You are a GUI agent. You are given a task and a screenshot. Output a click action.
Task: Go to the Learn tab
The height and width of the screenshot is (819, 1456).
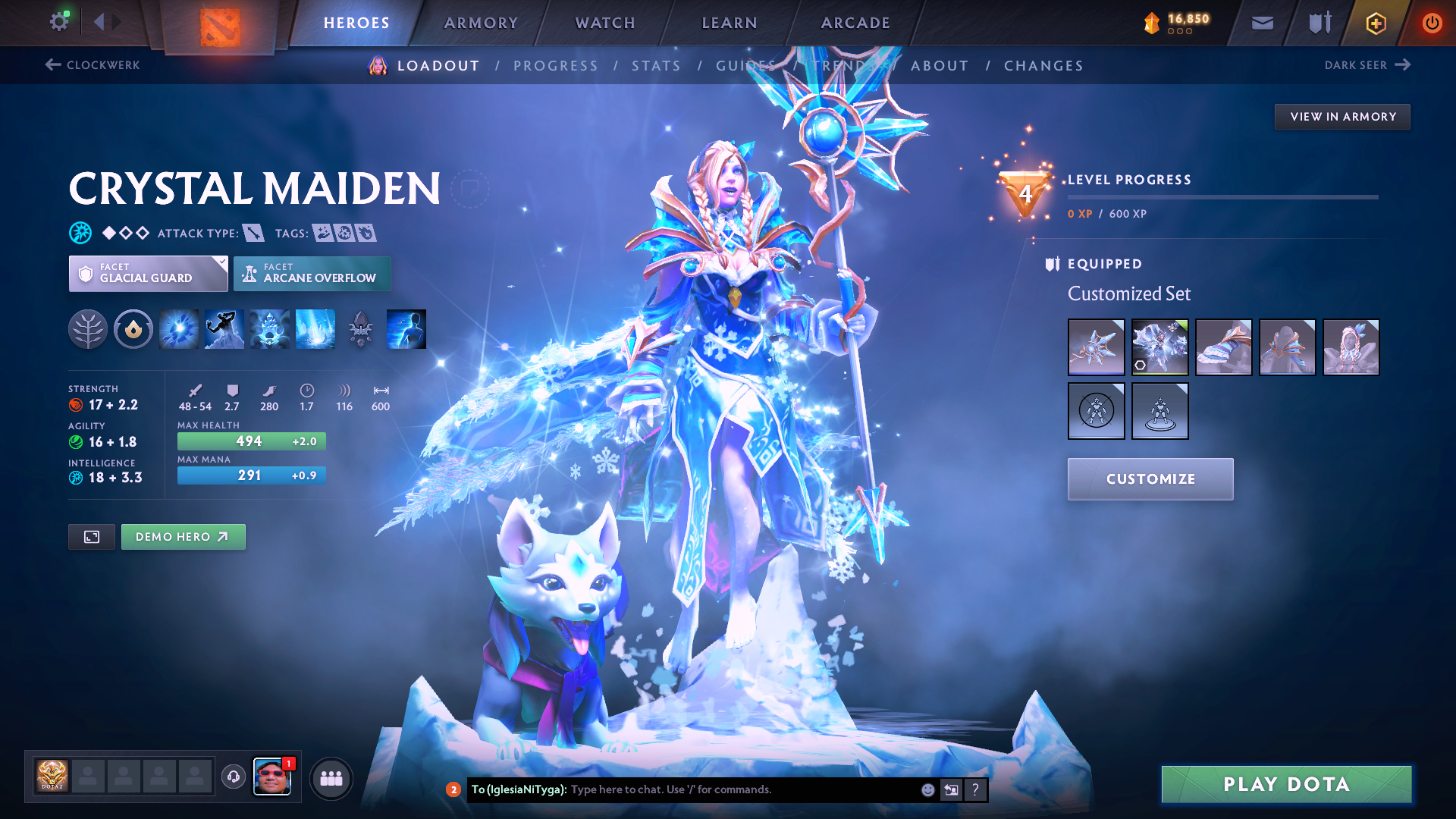(730, 23)
